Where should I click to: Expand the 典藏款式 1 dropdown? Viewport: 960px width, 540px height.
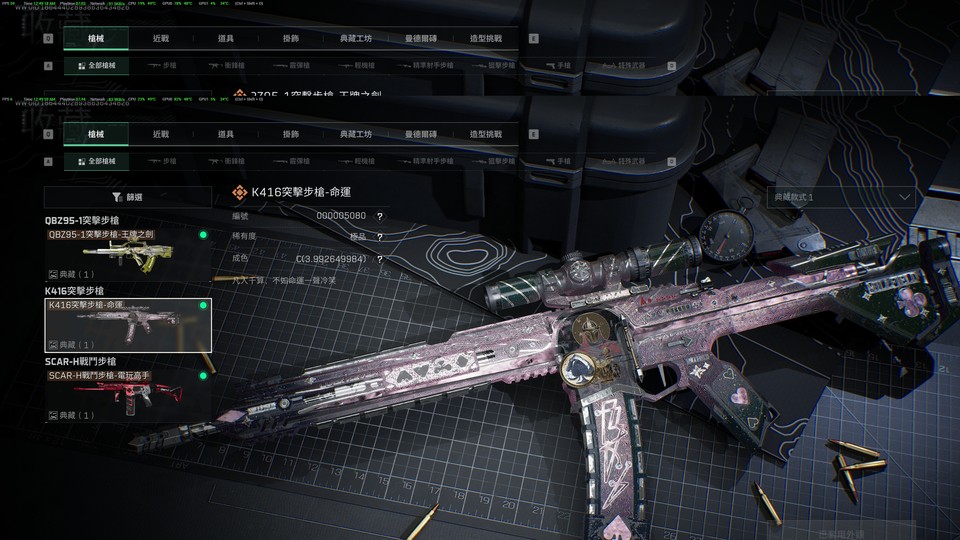click(841, 197)
